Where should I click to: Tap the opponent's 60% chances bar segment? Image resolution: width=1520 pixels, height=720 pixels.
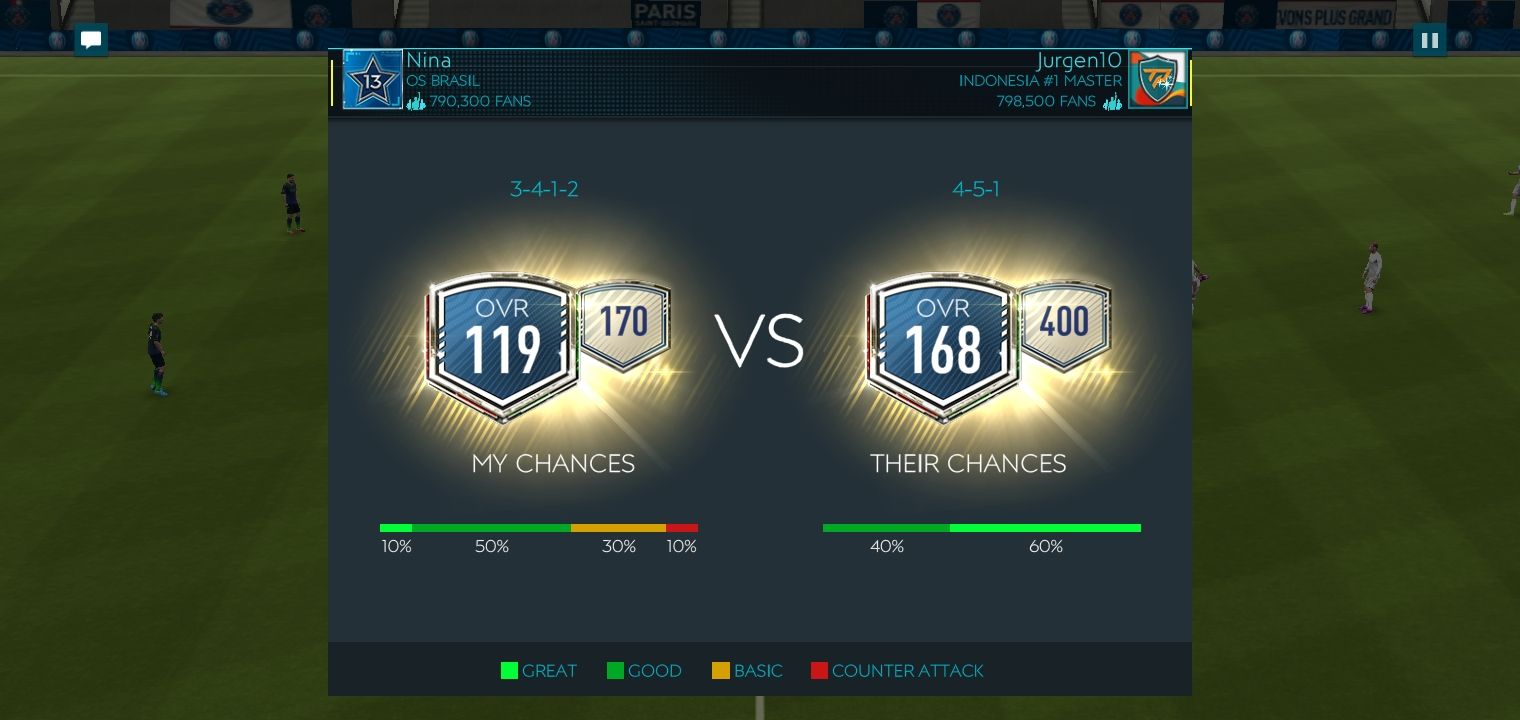(1046, 528)
